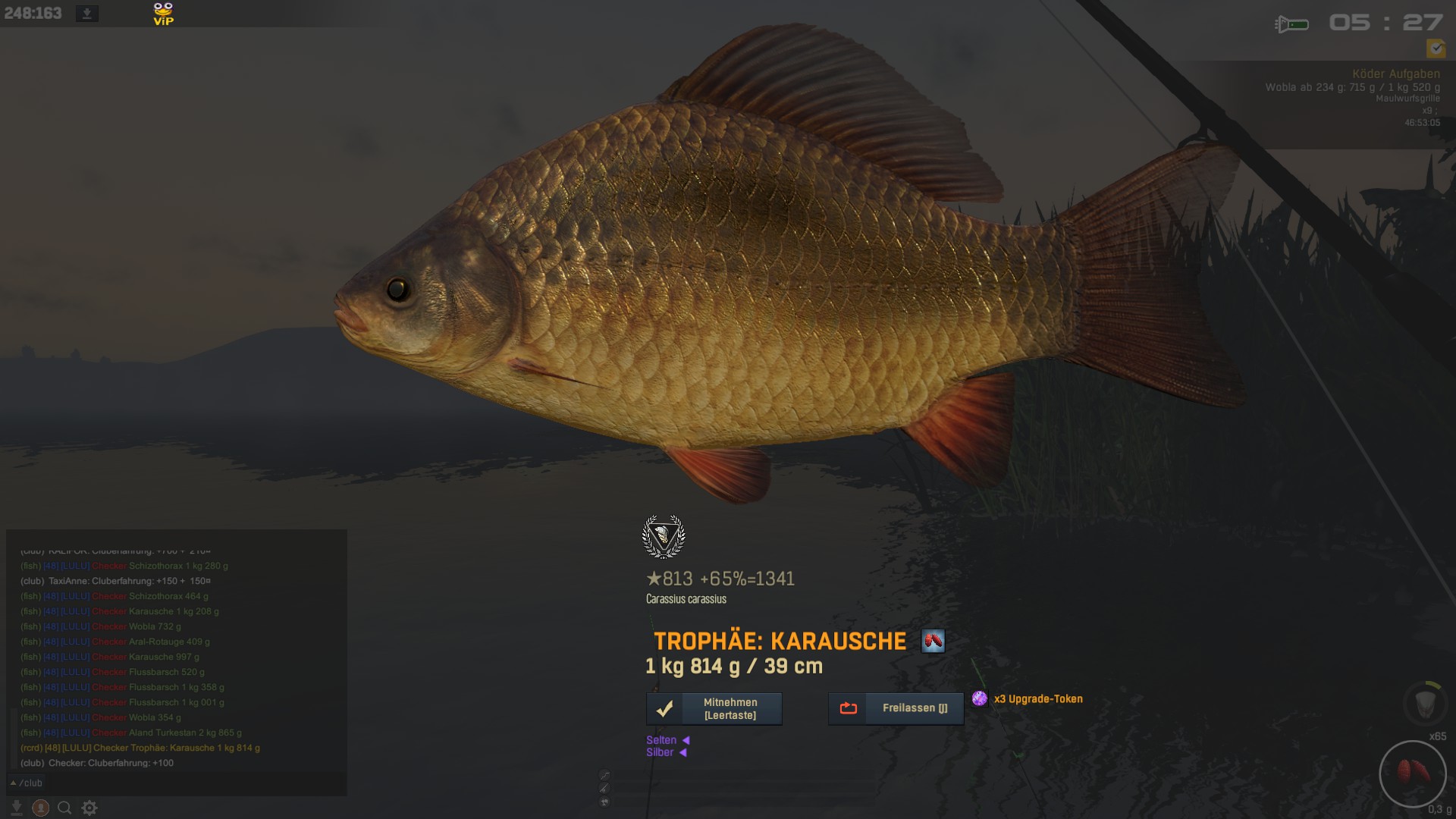Release the fish with the Freilassen button
This screenshot has width=1456, height=819.
coord(896,708)
